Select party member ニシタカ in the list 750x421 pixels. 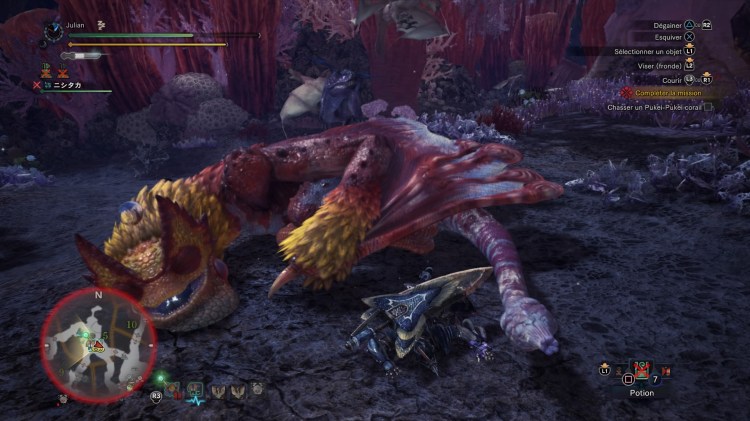point(67,86)
